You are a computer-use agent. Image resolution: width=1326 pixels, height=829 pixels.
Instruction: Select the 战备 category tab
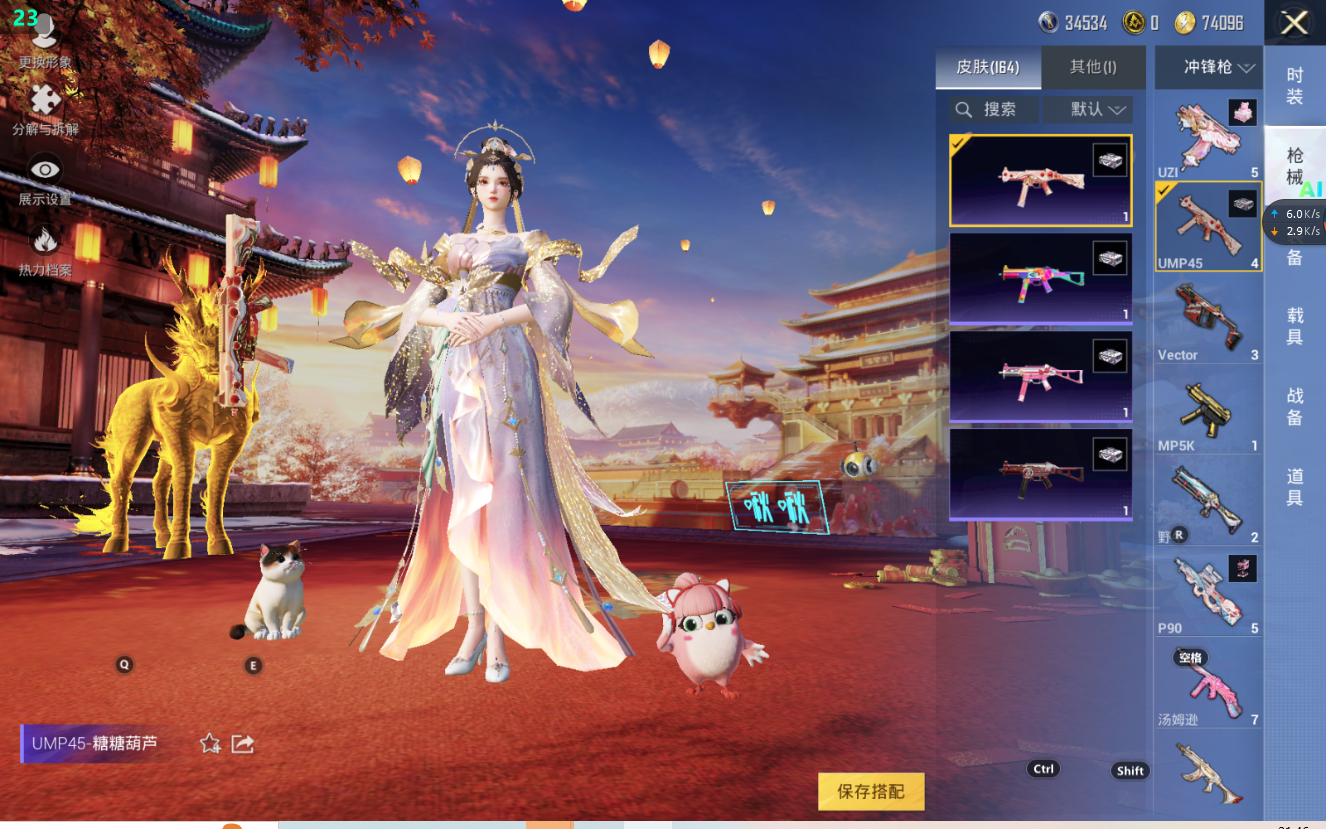pos(1295,407)
